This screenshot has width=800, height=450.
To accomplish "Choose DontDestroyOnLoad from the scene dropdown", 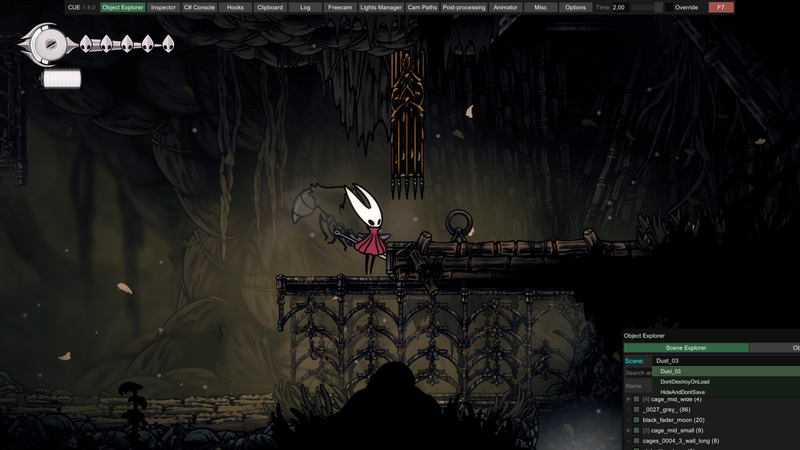I will pos(685,381).
